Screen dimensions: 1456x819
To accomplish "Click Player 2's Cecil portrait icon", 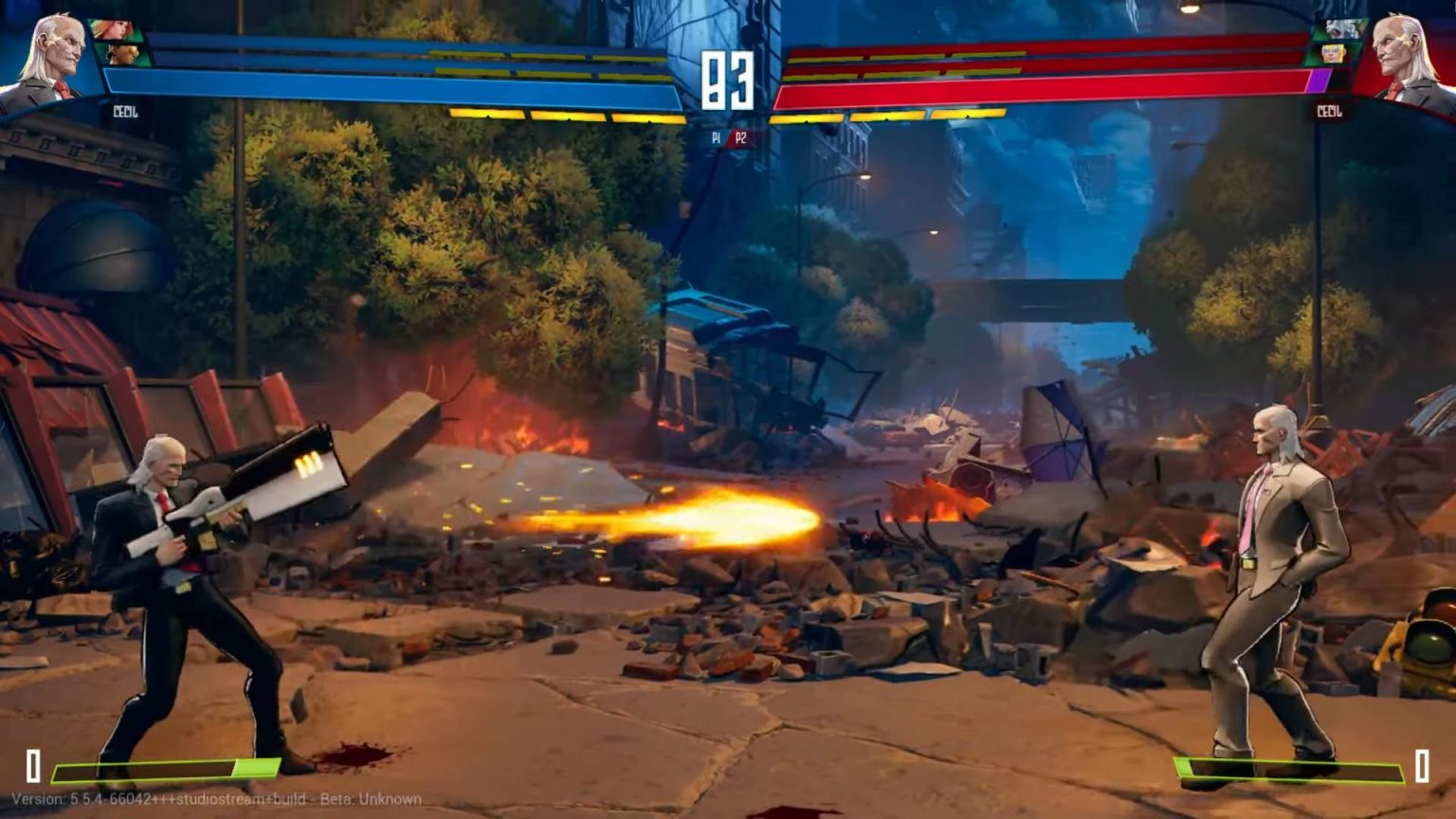I will click(x=1405, y=52).
